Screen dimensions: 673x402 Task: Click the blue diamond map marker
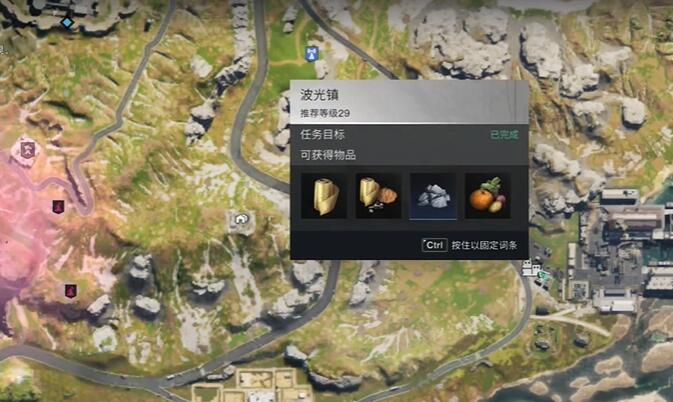(67, 22)
